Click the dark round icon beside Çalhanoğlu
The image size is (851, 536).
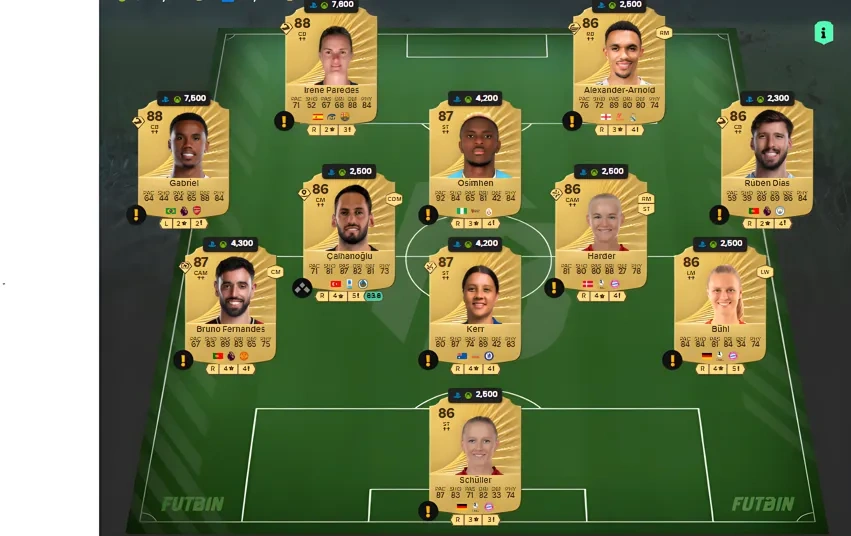point(302,288)
